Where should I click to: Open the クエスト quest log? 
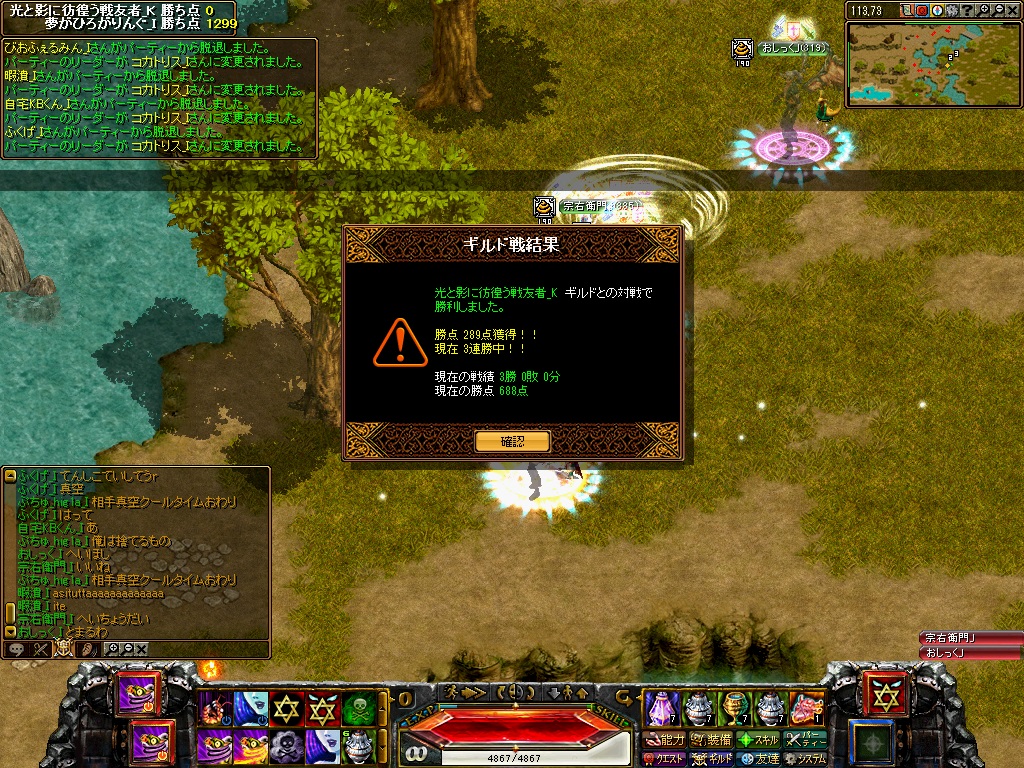(x=666, y=759)
